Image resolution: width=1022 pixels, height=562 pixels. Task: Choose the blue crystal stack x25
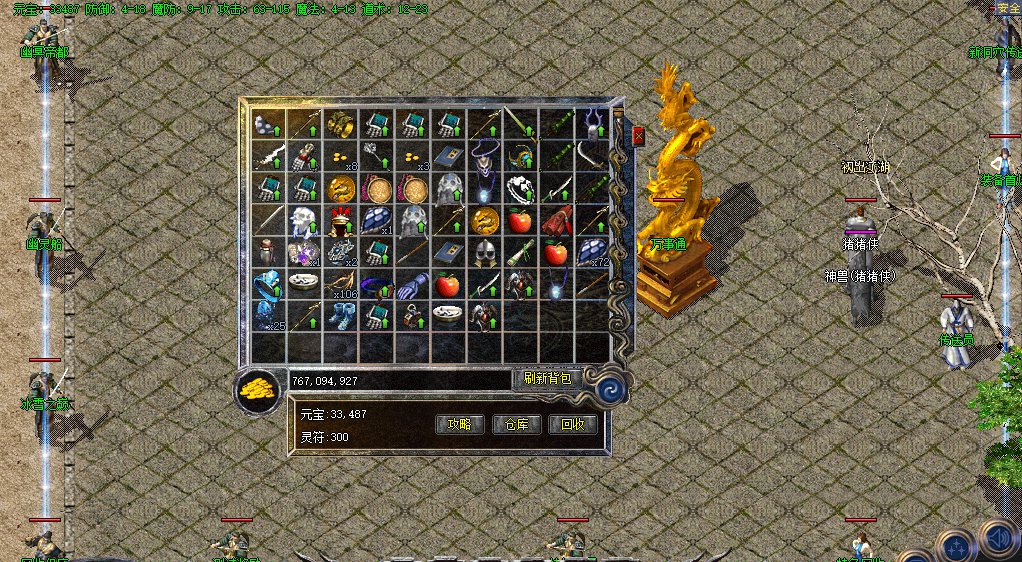(268, 316)
